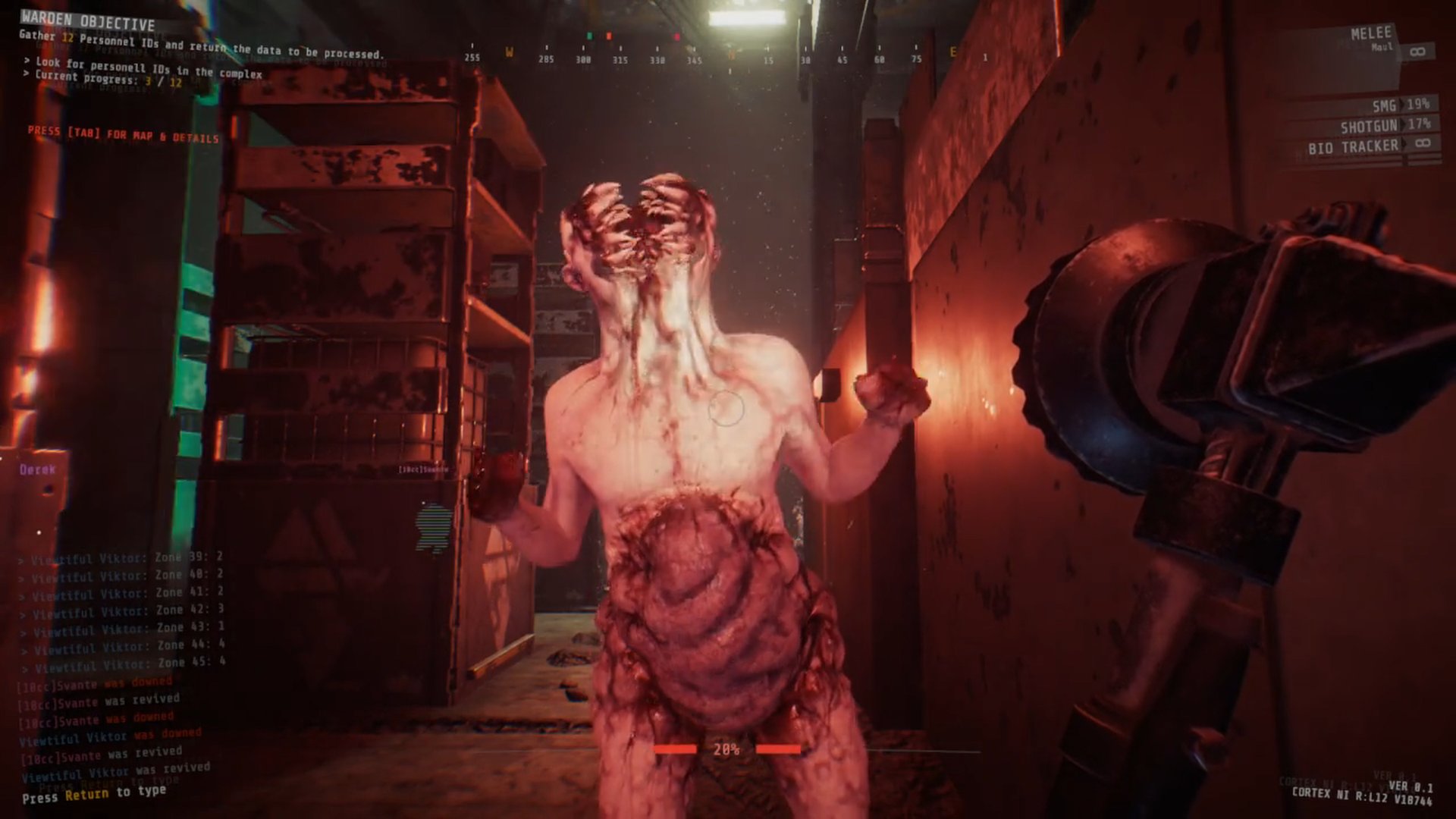Click the compass heading bar

tap(728, 55)
